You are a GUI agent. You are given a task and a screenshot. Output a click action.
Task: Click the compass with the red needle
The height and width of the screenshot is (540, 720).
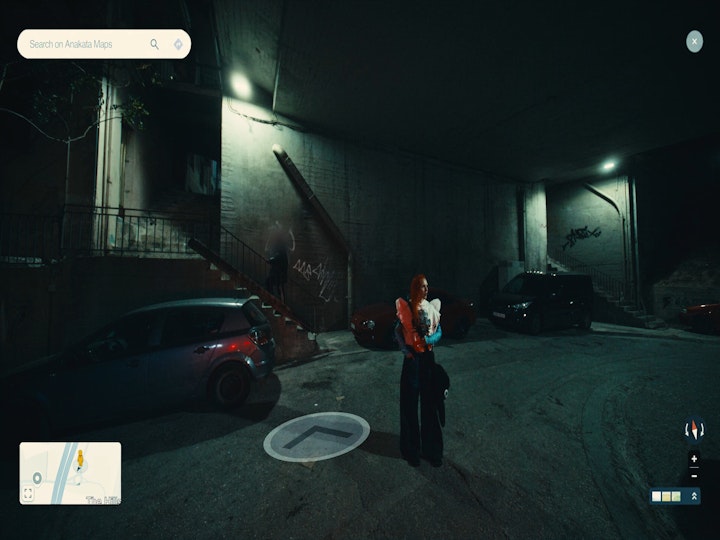click(x=694, y=430)
